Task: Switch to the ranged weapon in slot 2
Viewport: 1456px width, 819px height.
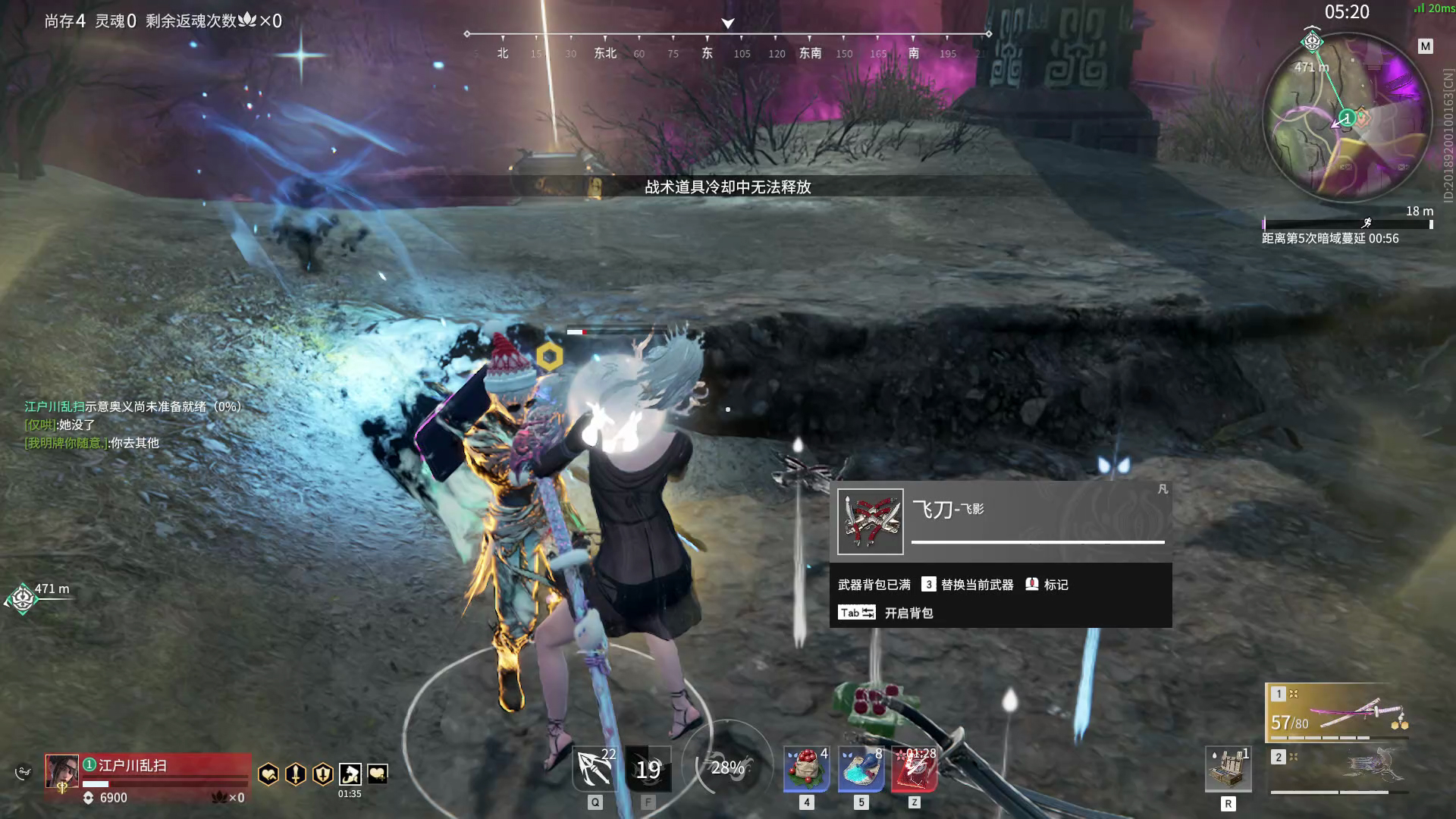Action: click(x=1338, y=770)
